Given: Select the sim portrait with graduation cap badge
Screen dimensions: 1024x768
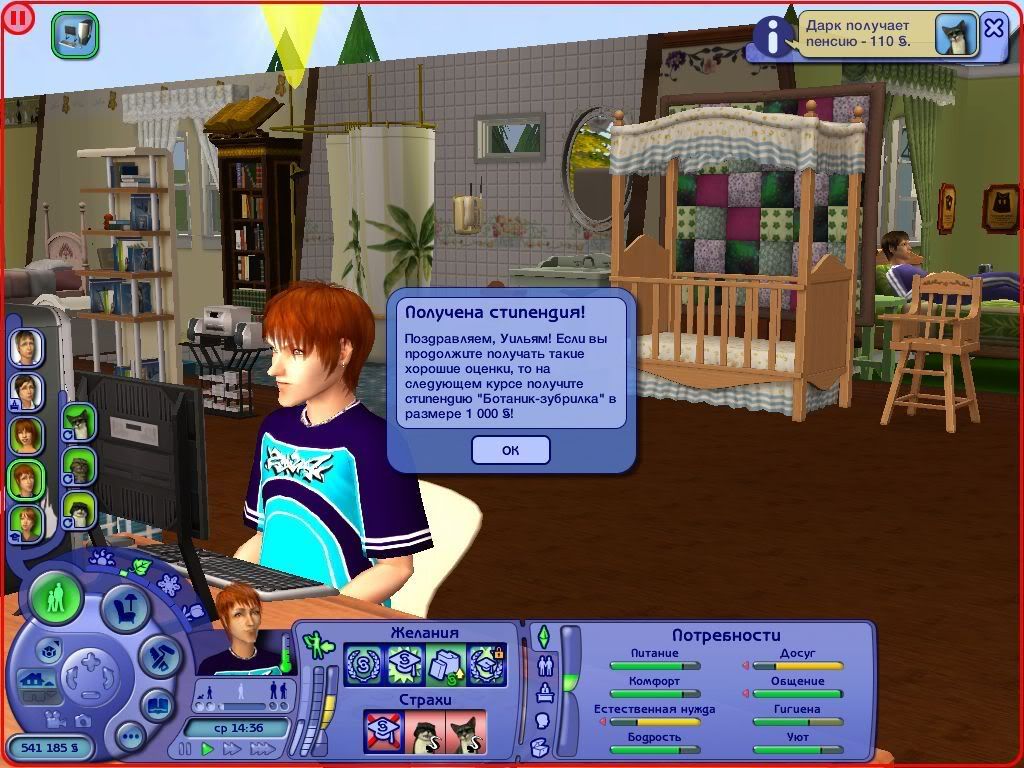Looking at the screenshot, I should [25, 523].
